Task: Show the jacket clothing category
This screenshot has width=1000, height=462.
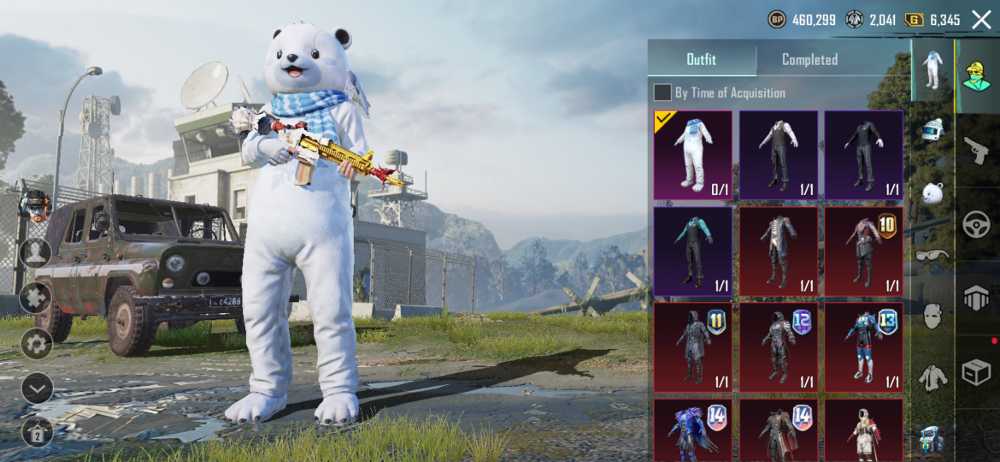Action: coord(932,378)
